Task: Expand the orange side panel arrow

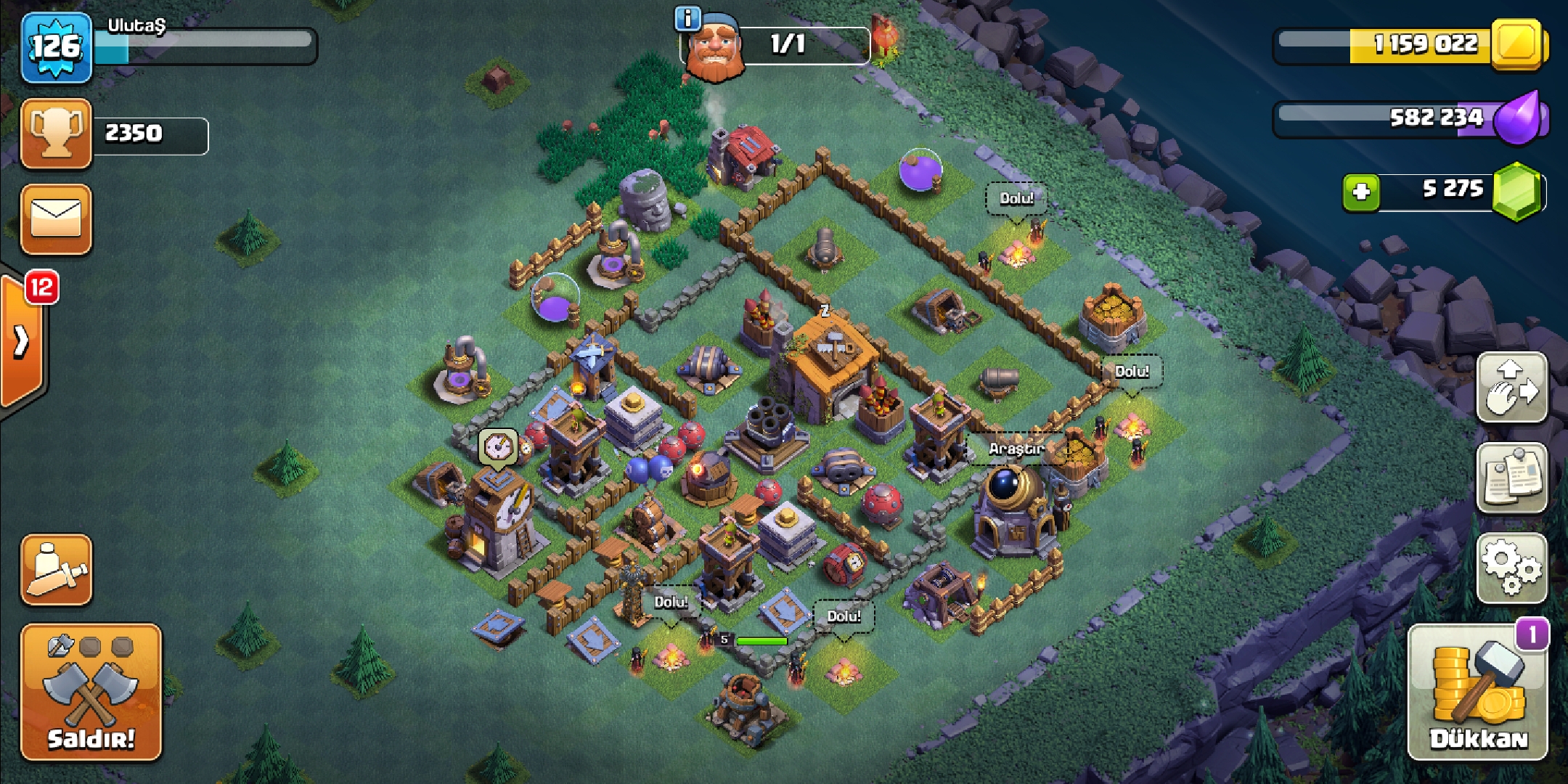Action: coord(22,341)
